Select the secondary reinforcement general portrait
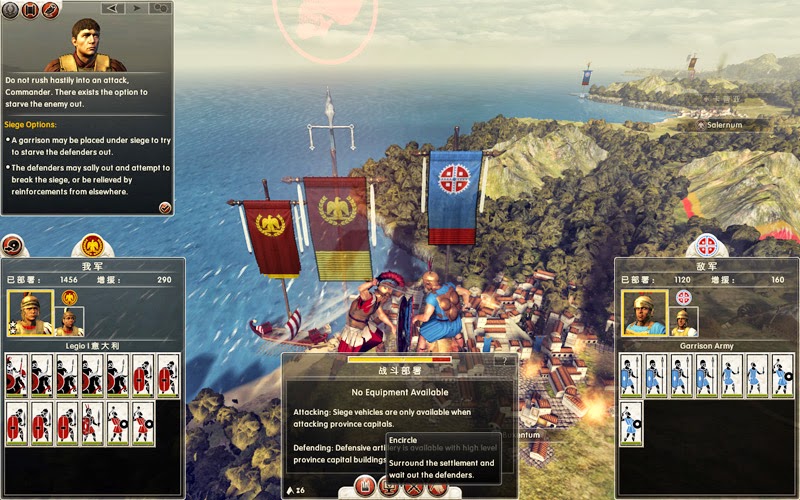Screen dimensions: 800x500 pyautogui.click(x=69, y=320)
